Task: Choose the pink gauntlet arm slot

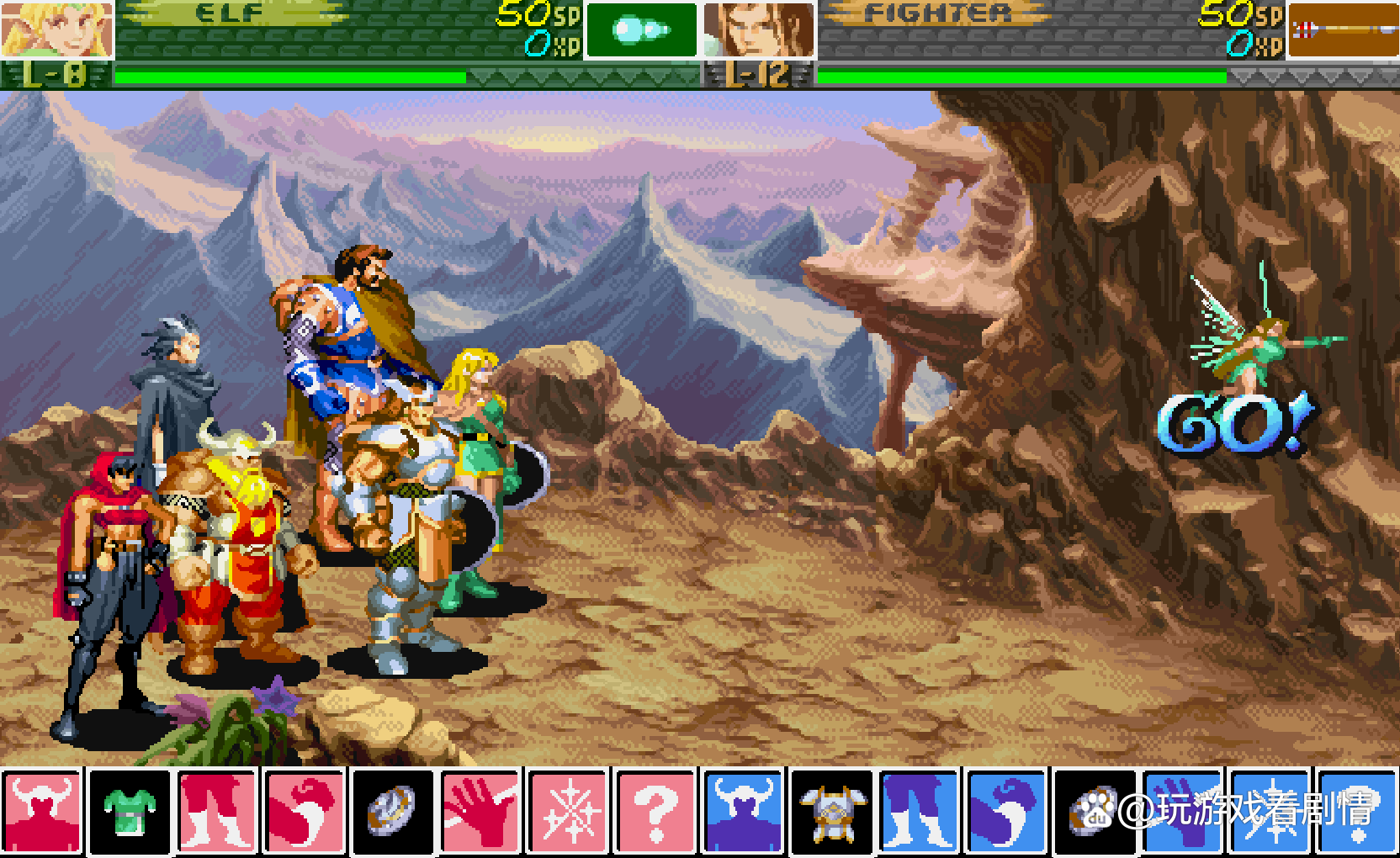Action: [x=305, y=811]
